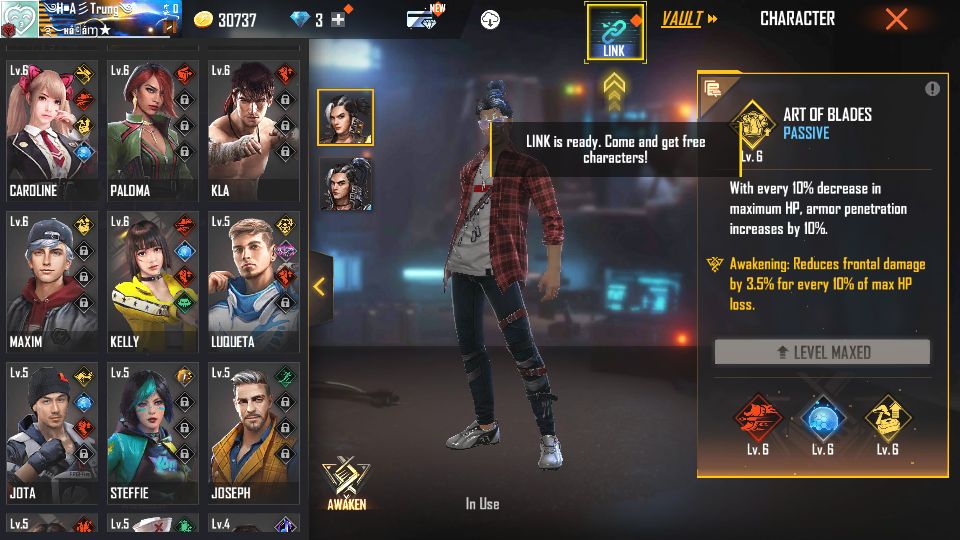Screen dimensions: 960x540
Task: Choose the Paloma character card
Action: (x=152, y=130)
